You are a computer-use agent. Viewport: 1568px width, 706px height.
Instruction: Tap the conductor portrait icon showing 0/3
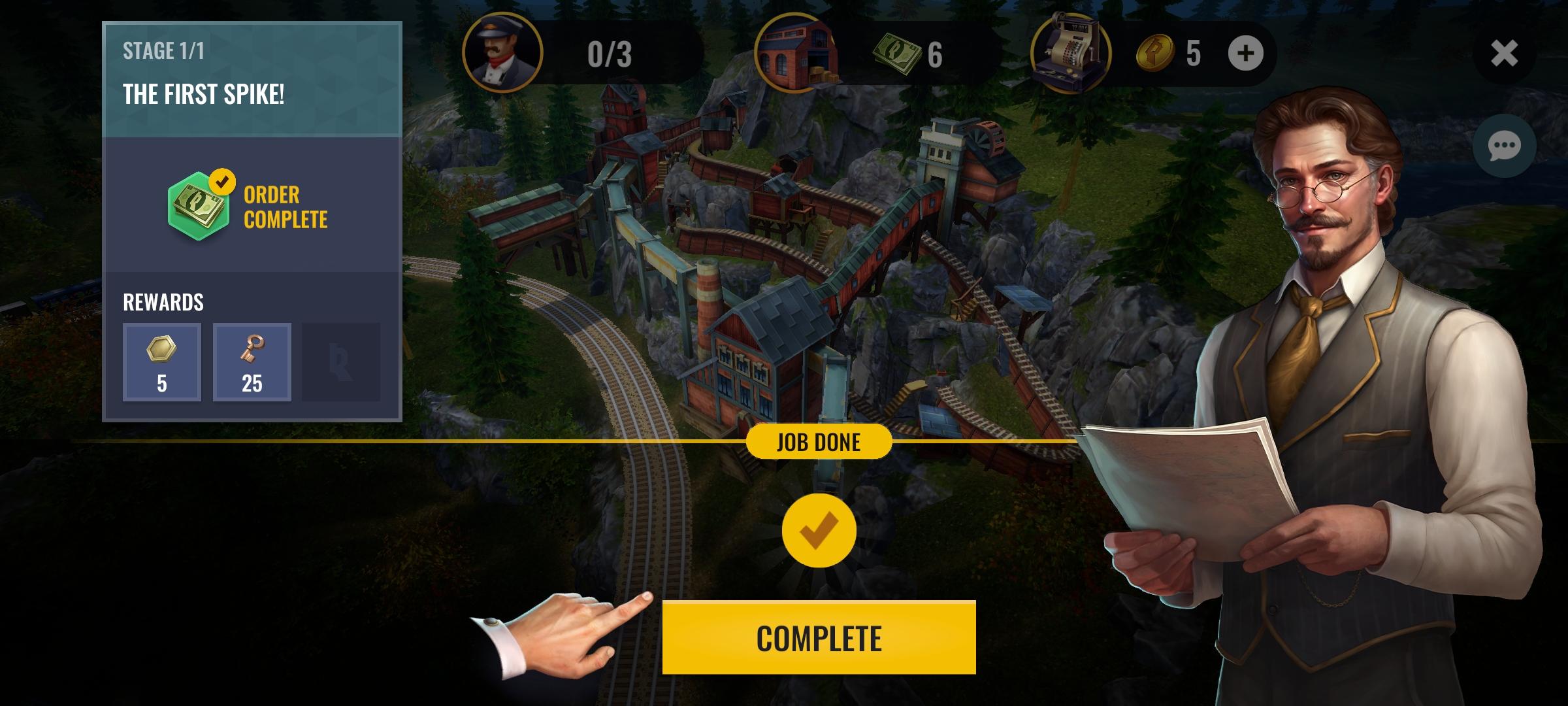(503, 54)
